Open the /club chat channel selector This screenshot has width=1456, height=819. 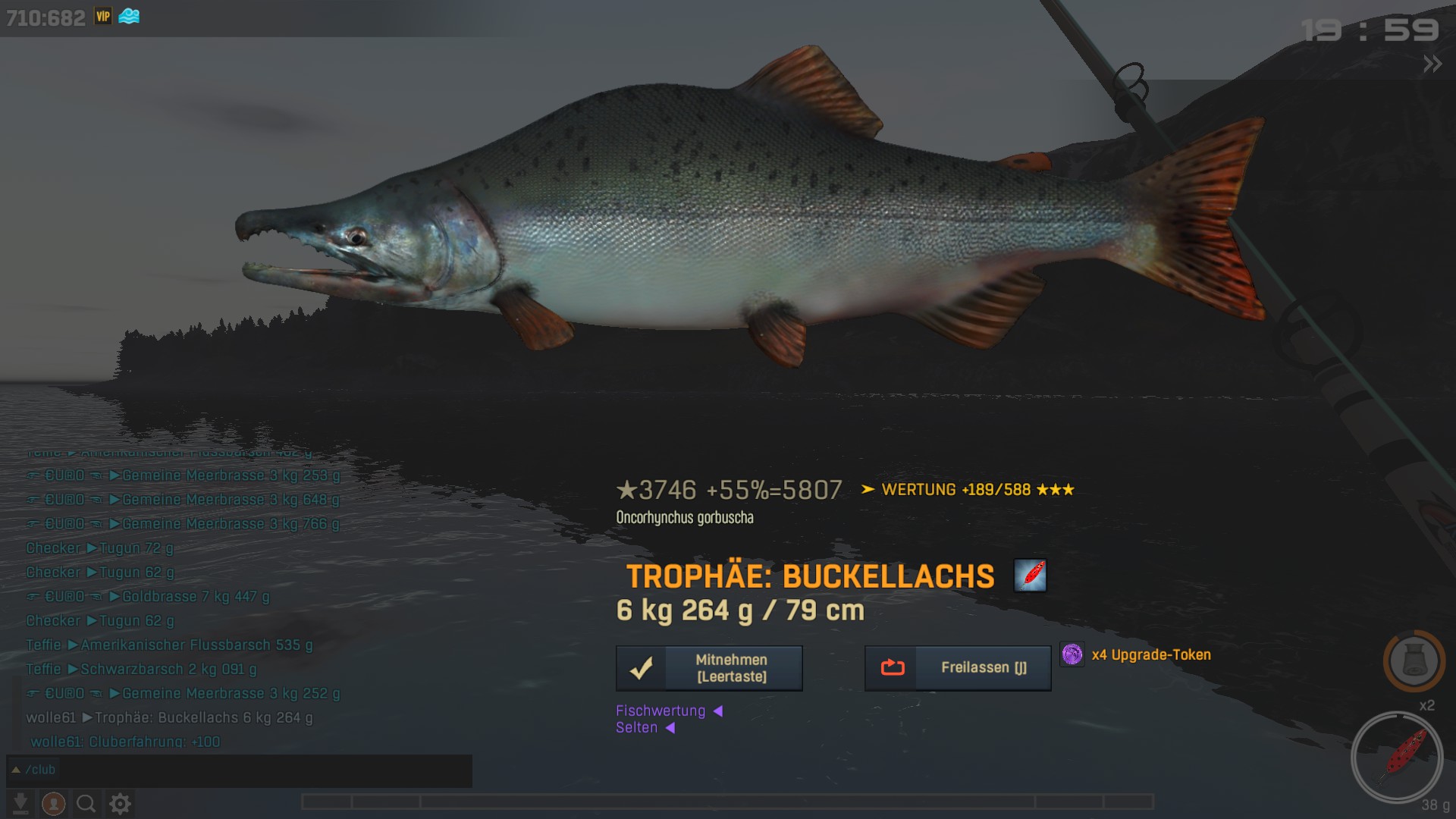coord(33,770)
